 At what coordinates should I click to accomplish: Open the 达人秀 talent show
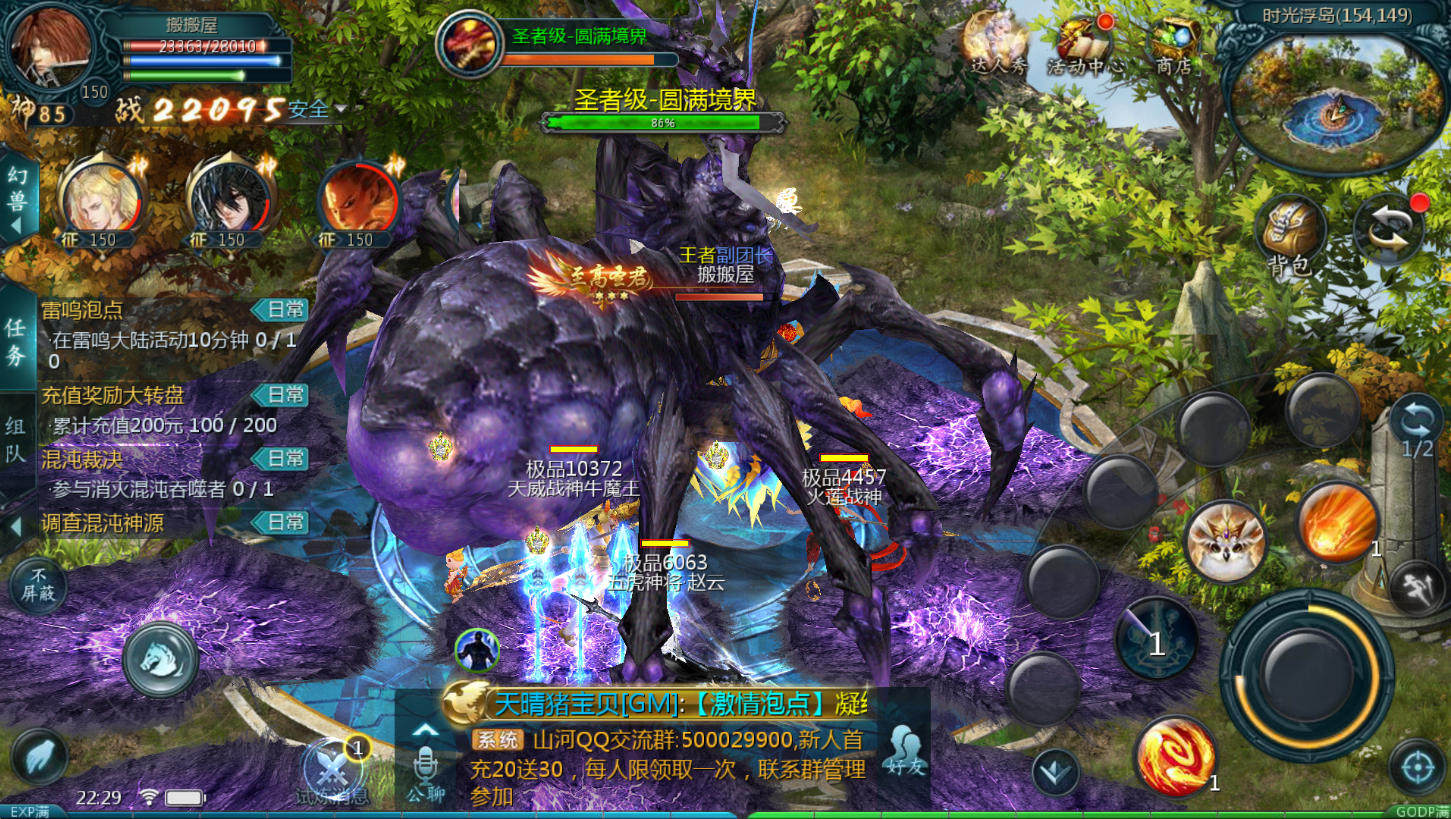tap(997, 45)
